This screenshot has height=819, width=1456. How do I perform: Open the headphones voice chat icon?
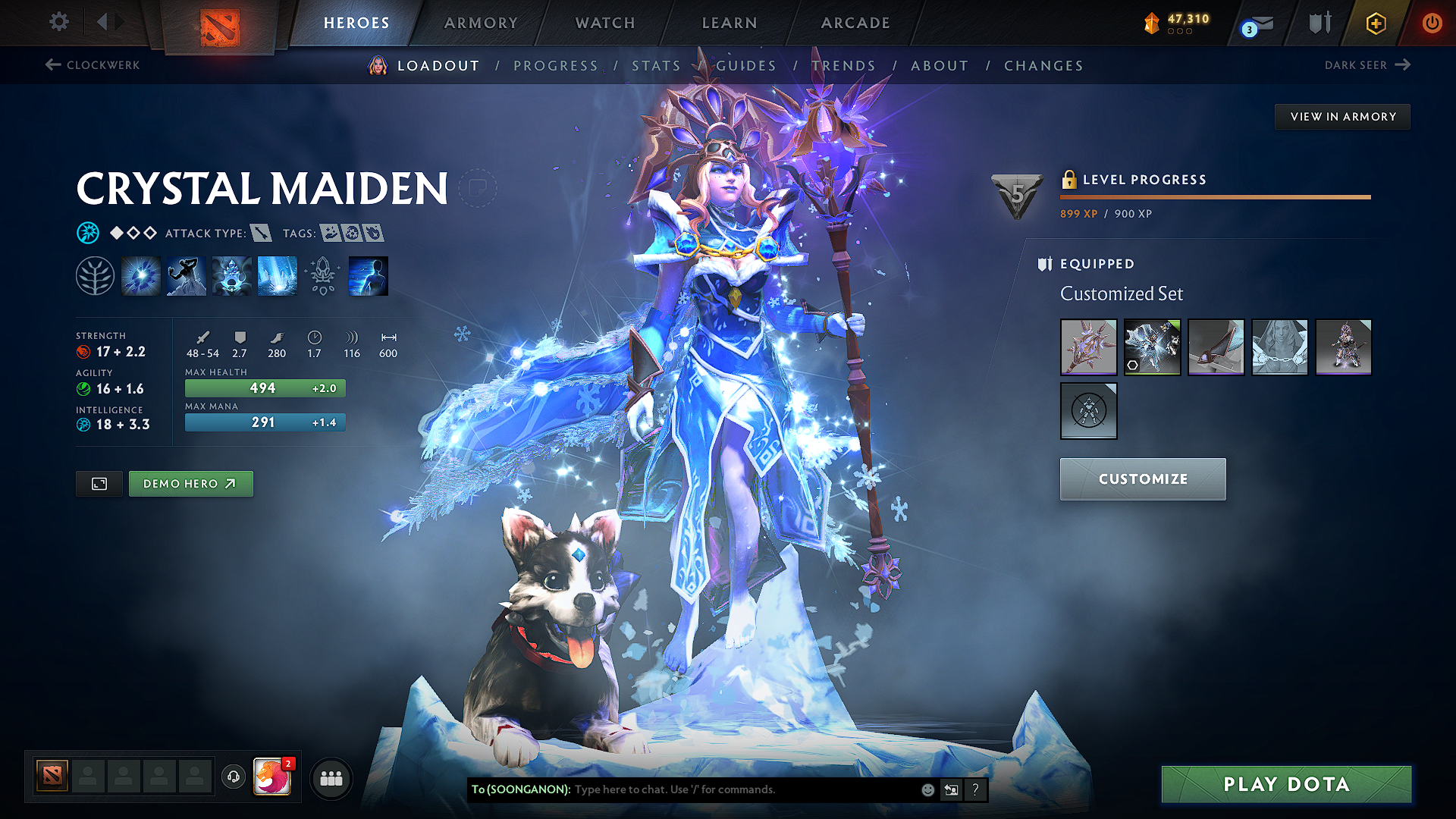tap(233, 777)
